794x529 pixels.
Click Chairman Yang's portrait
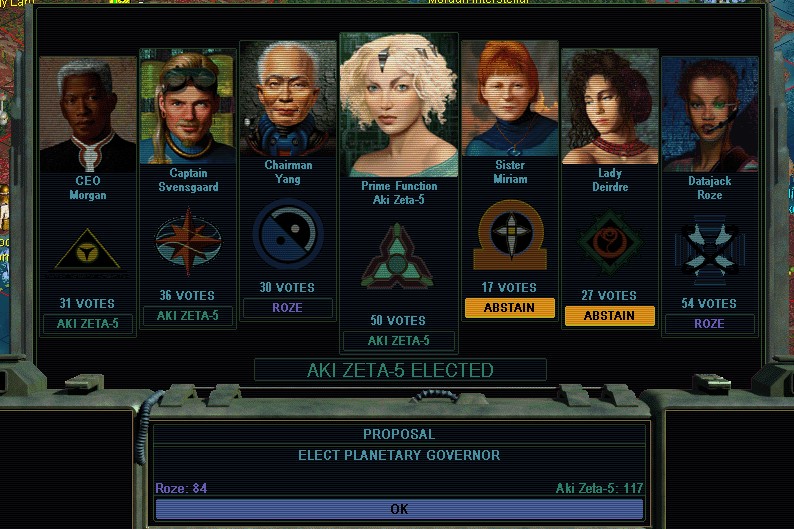(288, 99)
